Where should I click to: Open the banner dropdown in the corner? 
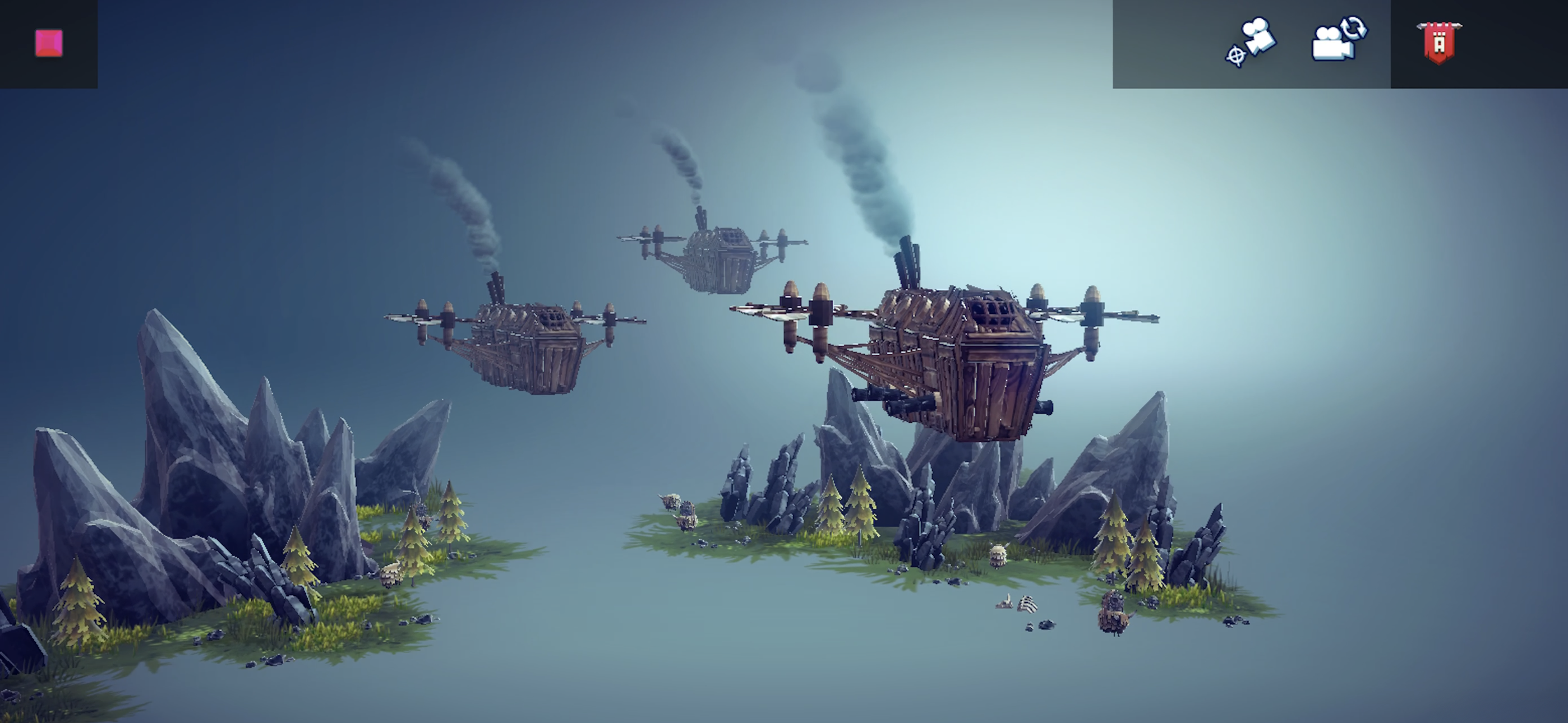click(1440, 43)
